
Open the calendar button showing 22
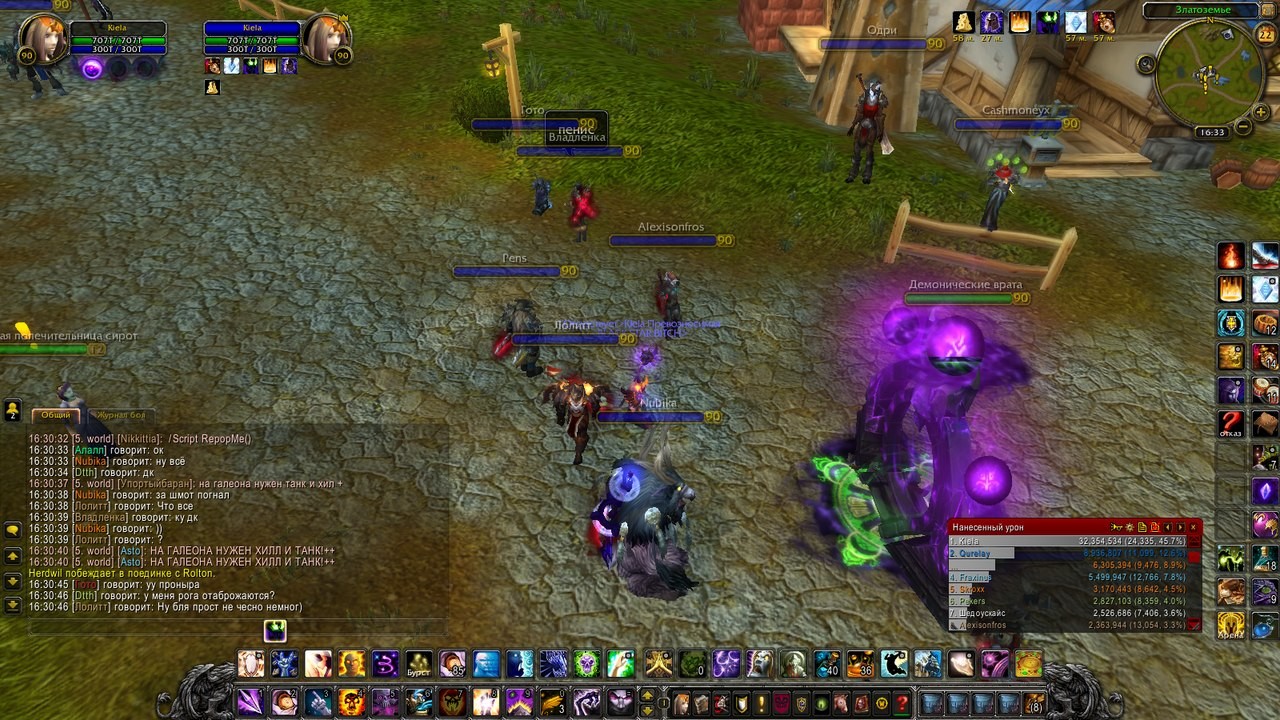(1265, 35)
